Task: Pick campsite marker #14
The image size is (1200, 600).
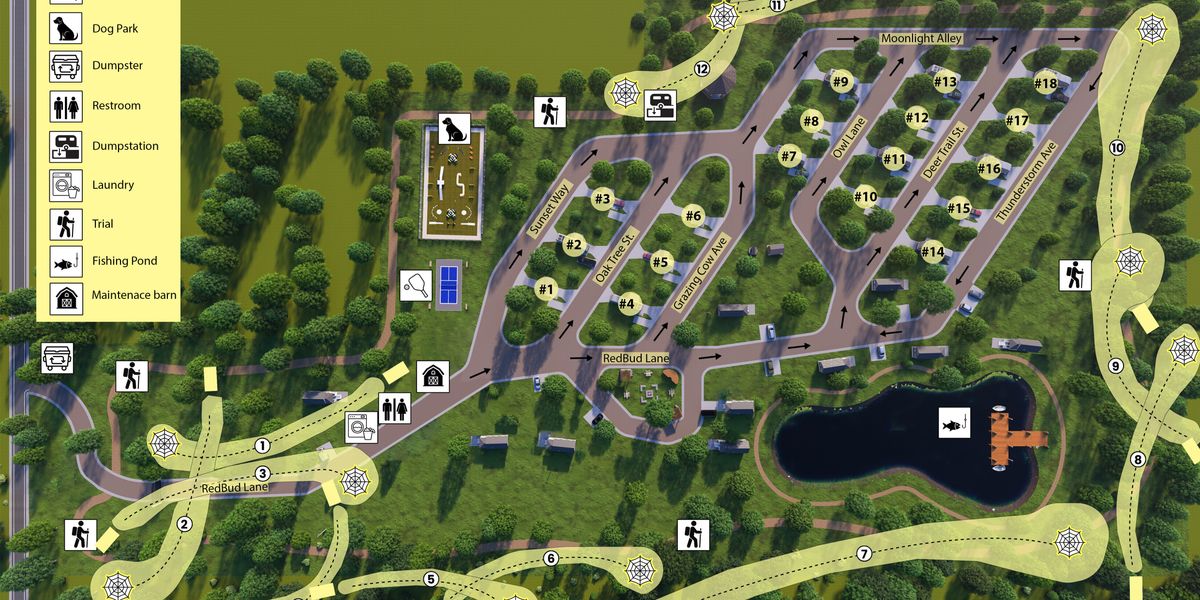Action: tap(932, 251)
